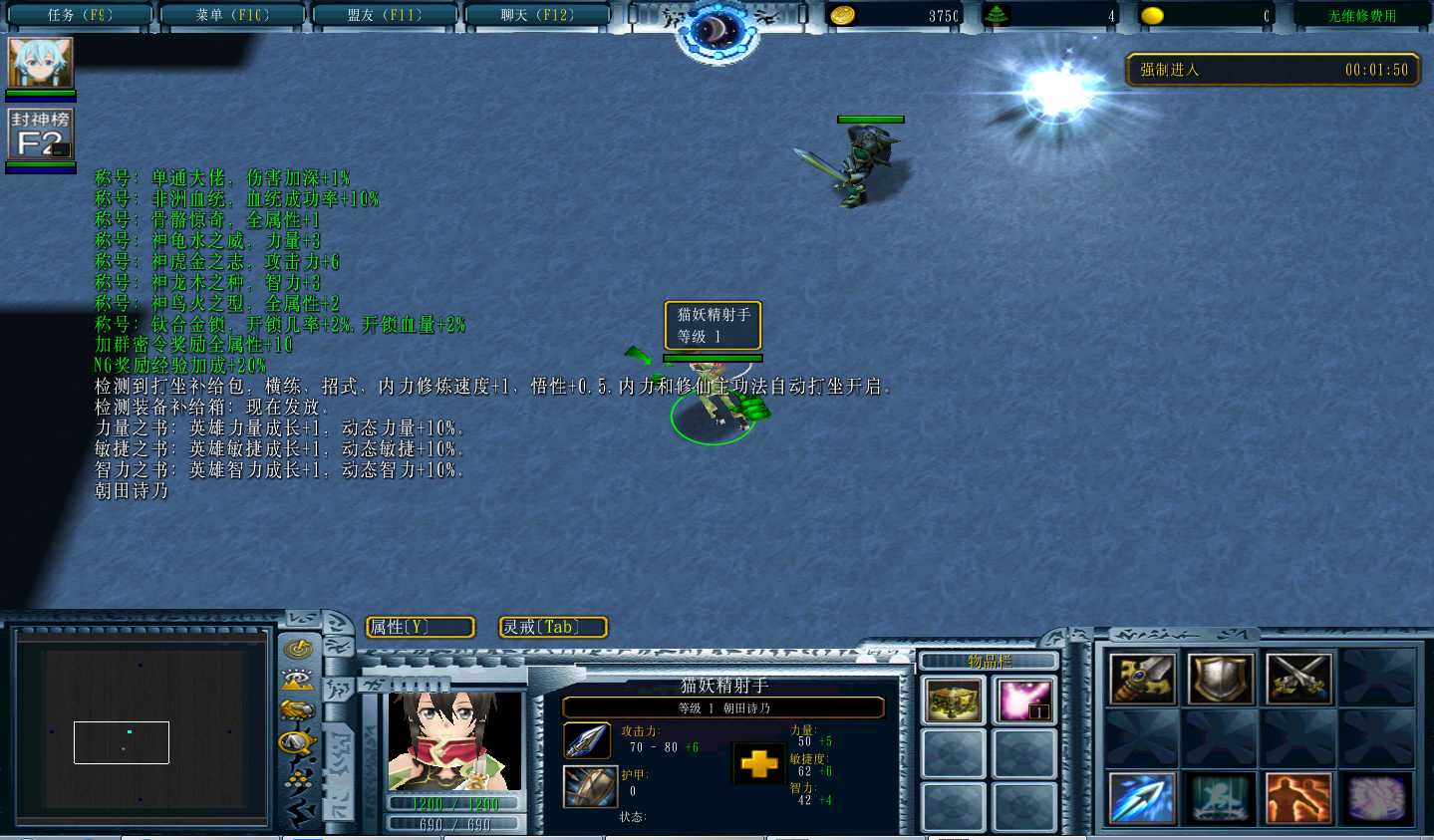Select the blue-haired hero icon
This screenshot has width=1434, height=840.
click(41, 63)
